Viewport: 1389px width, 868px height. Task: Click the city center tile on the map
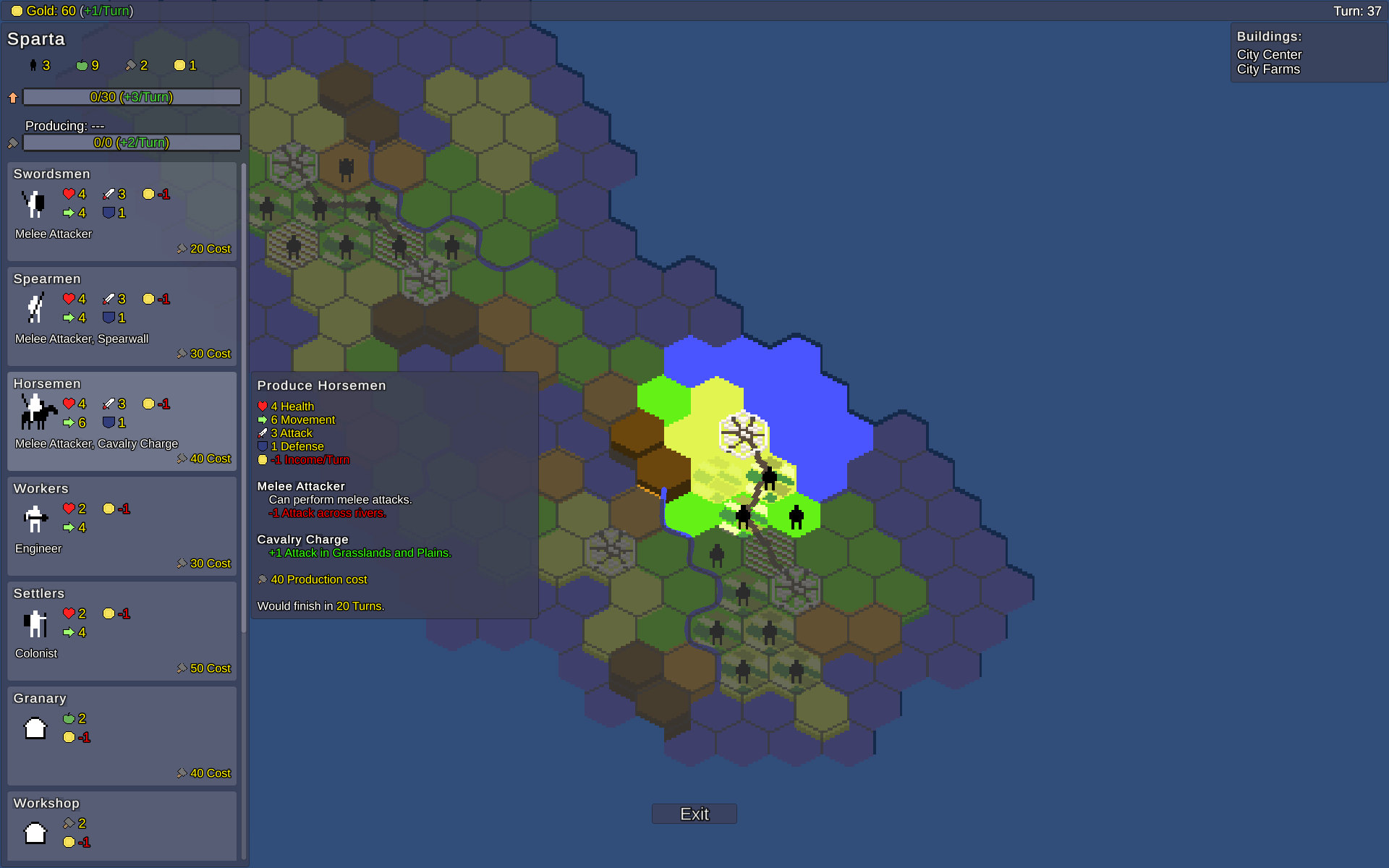point(742,434)
